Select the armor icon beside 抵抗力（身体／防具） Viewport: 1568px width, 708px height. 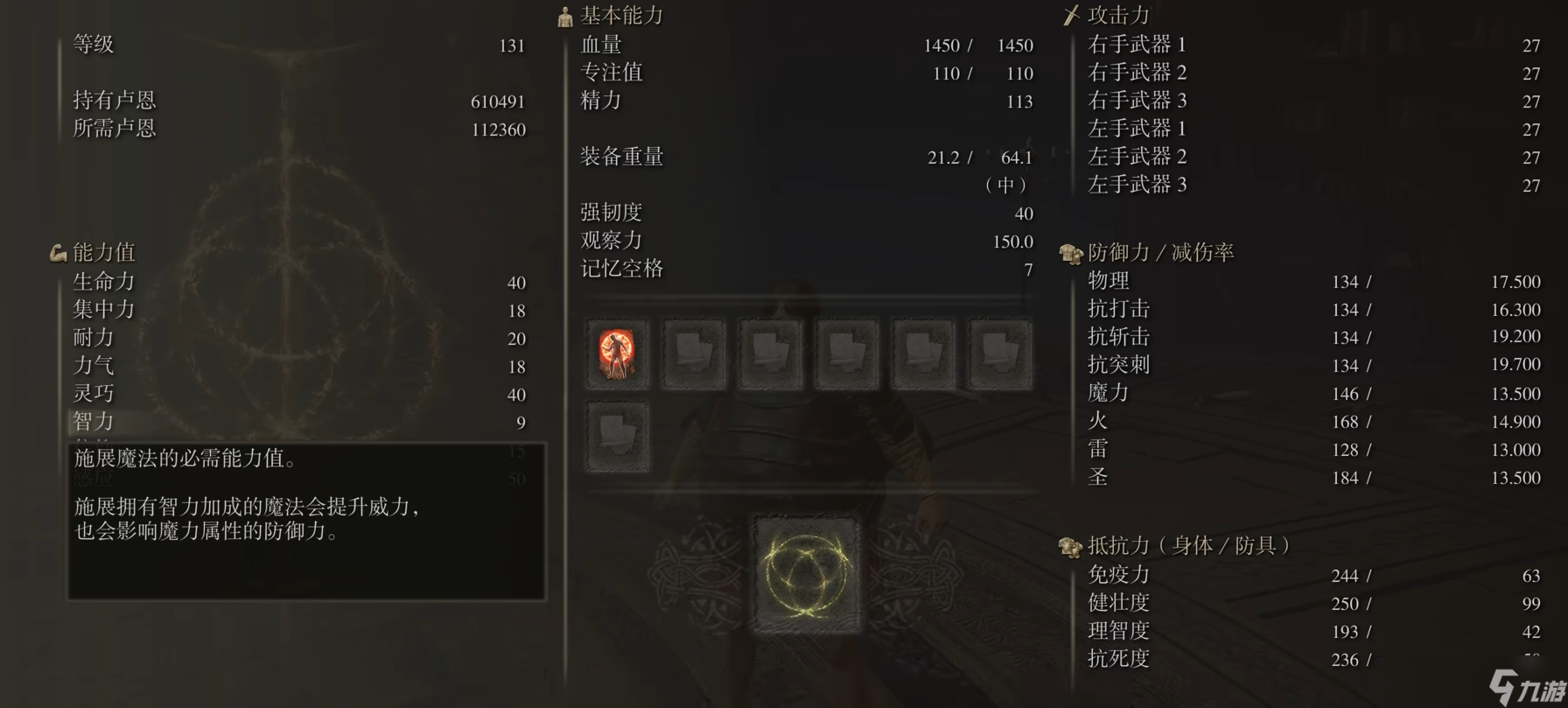point(1068,543)
